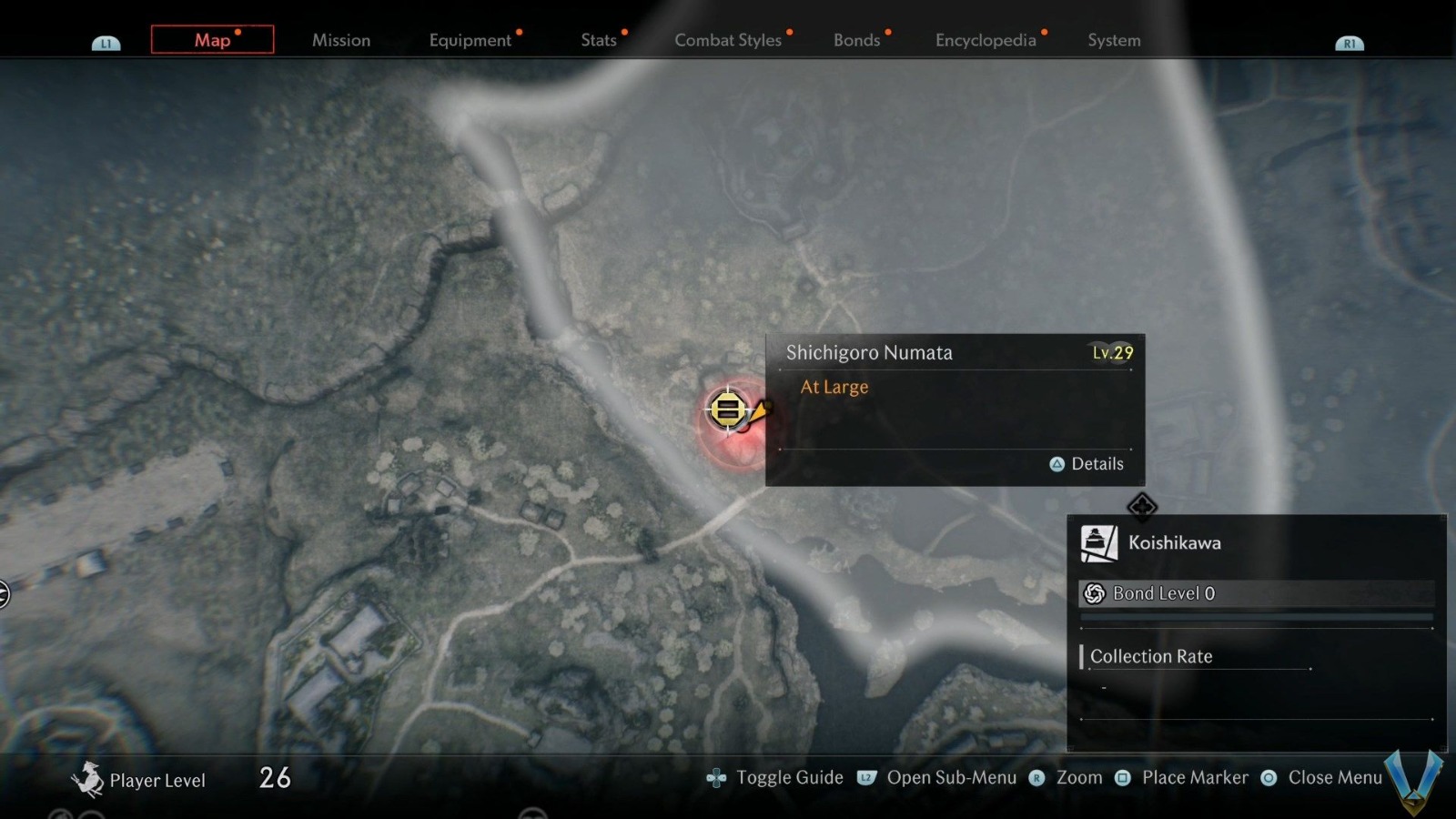Select the Koishikawa region header
This screenshot has height=819, width=1456.
(1174, 543)
